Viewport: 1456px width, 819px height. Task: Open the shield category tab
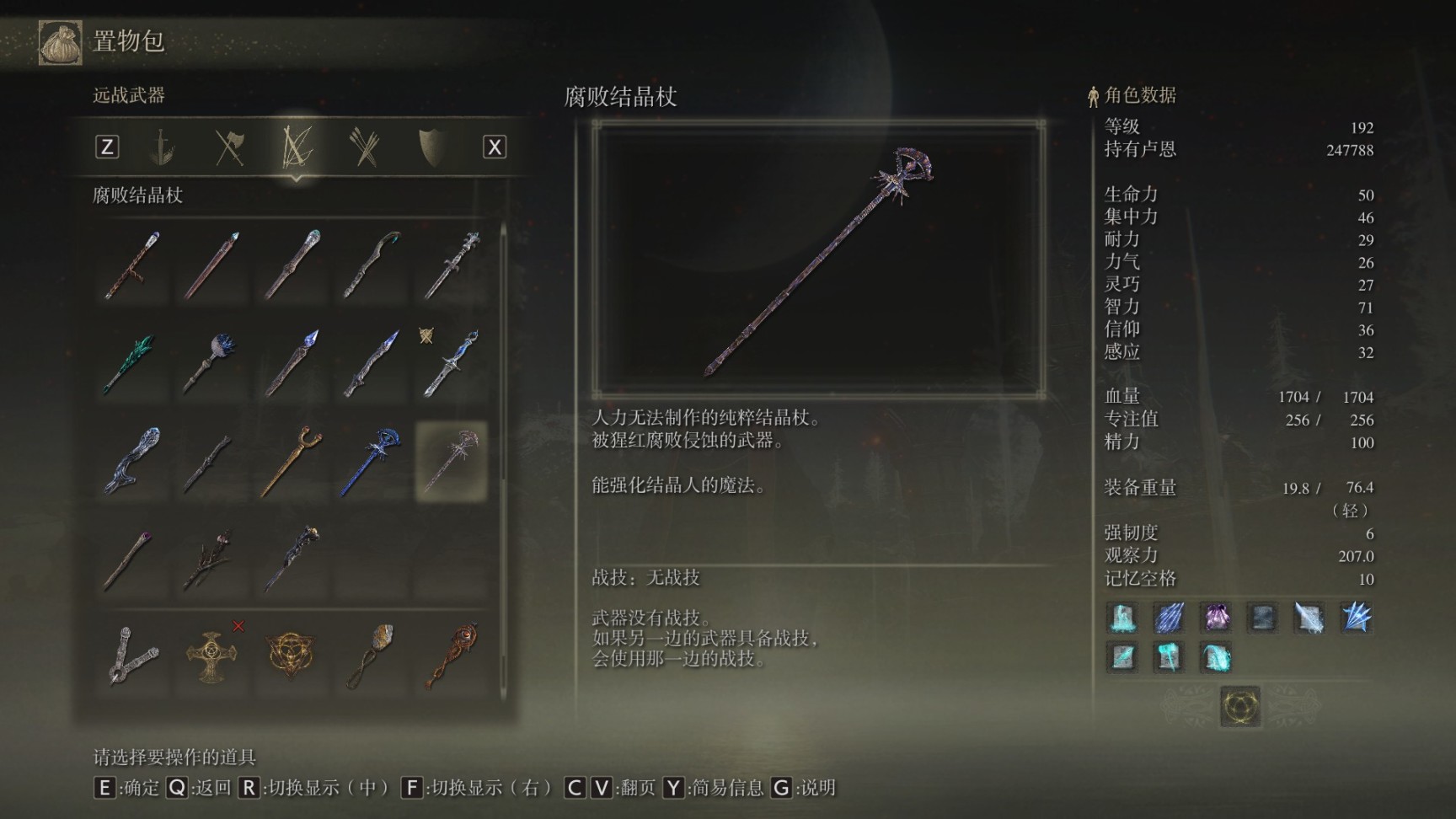click(x=431, y=147)
